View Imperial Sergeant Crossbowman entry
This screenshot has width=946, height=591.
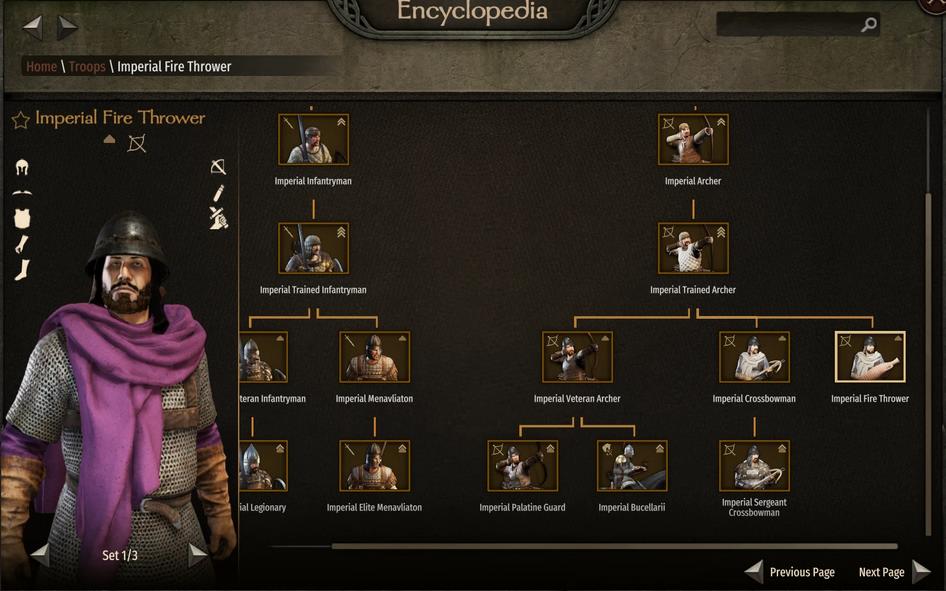click(x=754, y=466)
